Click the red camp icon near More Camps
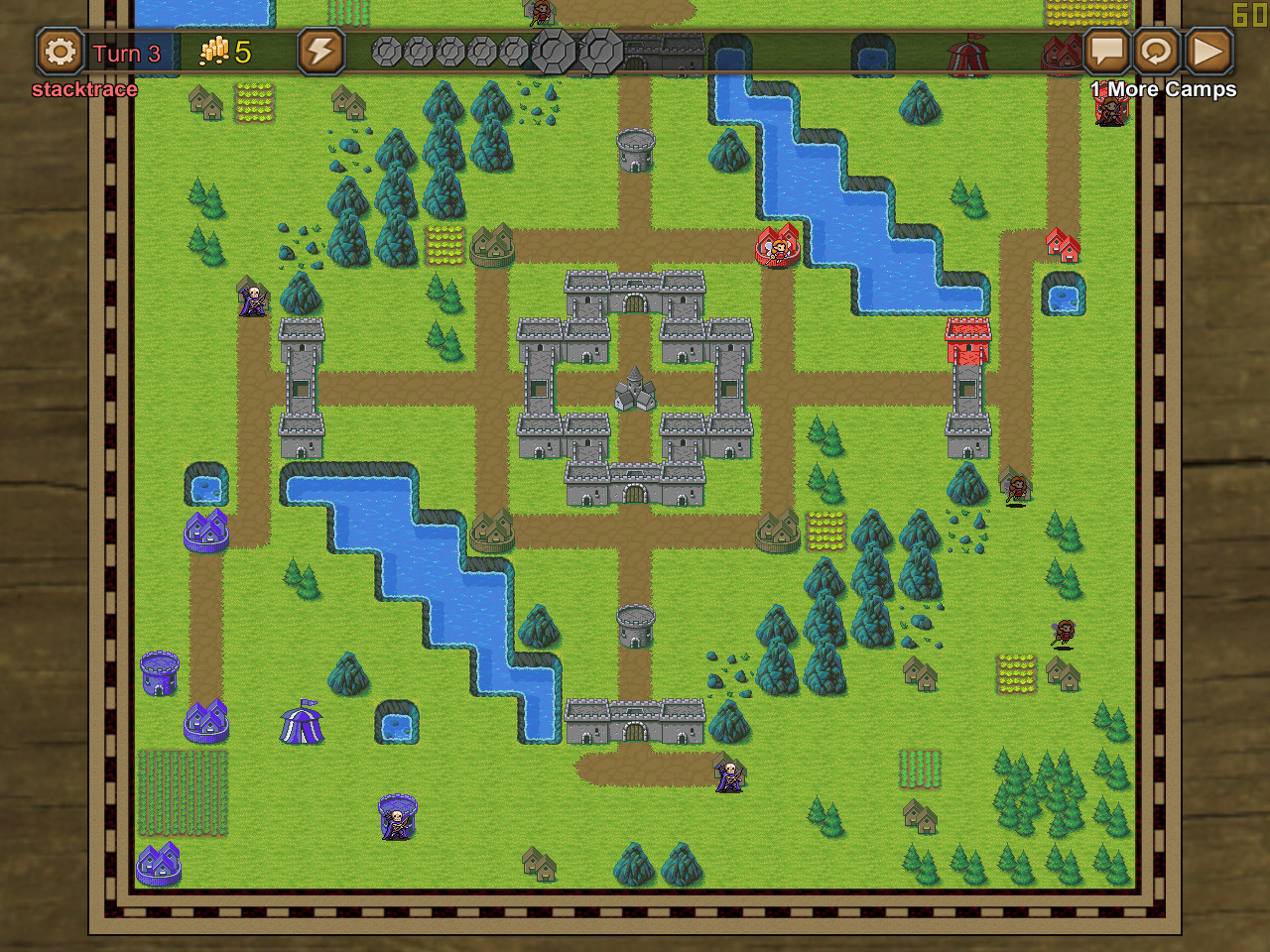Image resolution: width=1270 pixels, height=952 pixels. pyautogui.click(x=1111, y=109)
